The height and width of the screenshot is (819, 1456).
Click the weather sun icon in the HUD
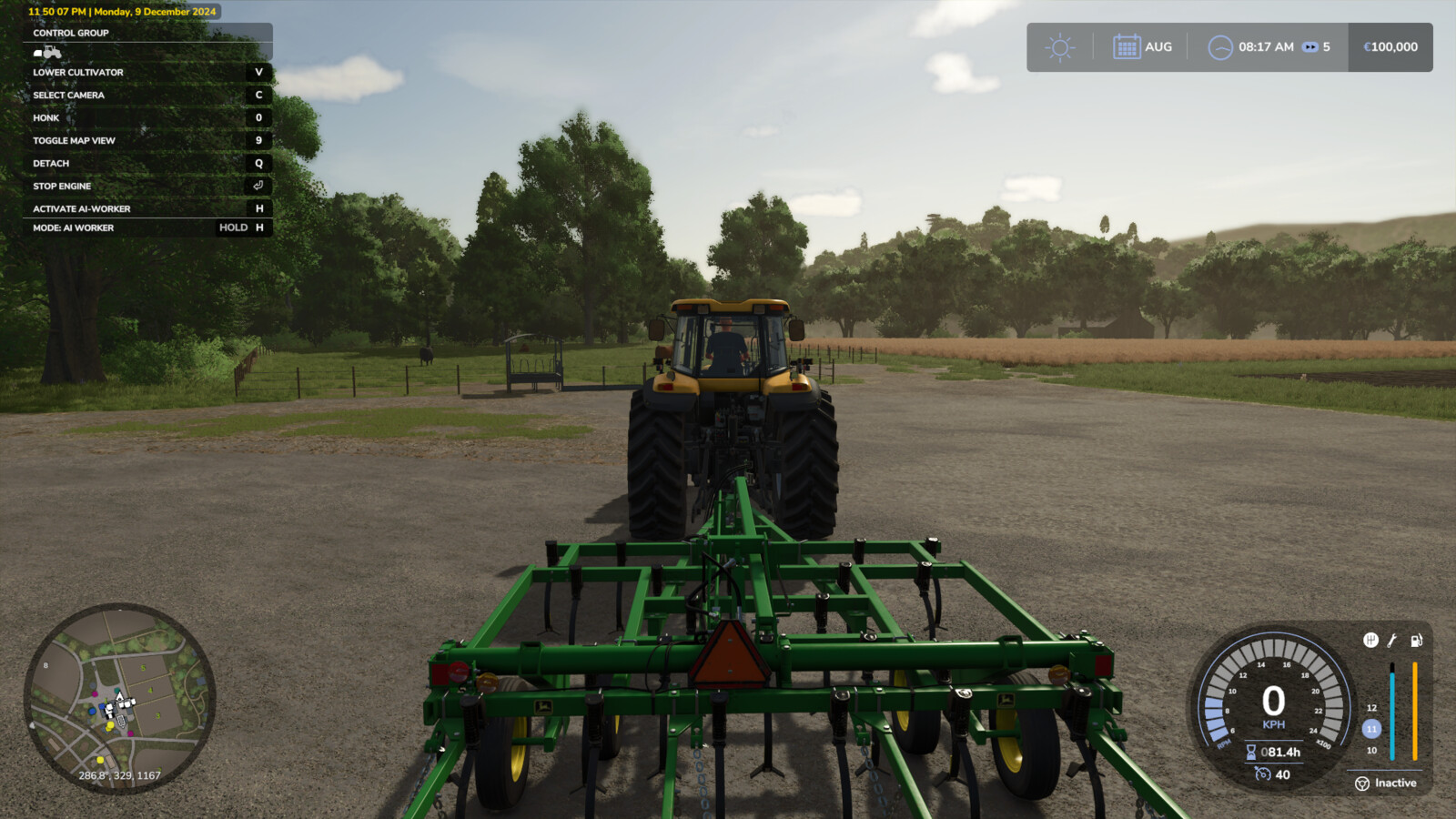[x=1058, y=46]
